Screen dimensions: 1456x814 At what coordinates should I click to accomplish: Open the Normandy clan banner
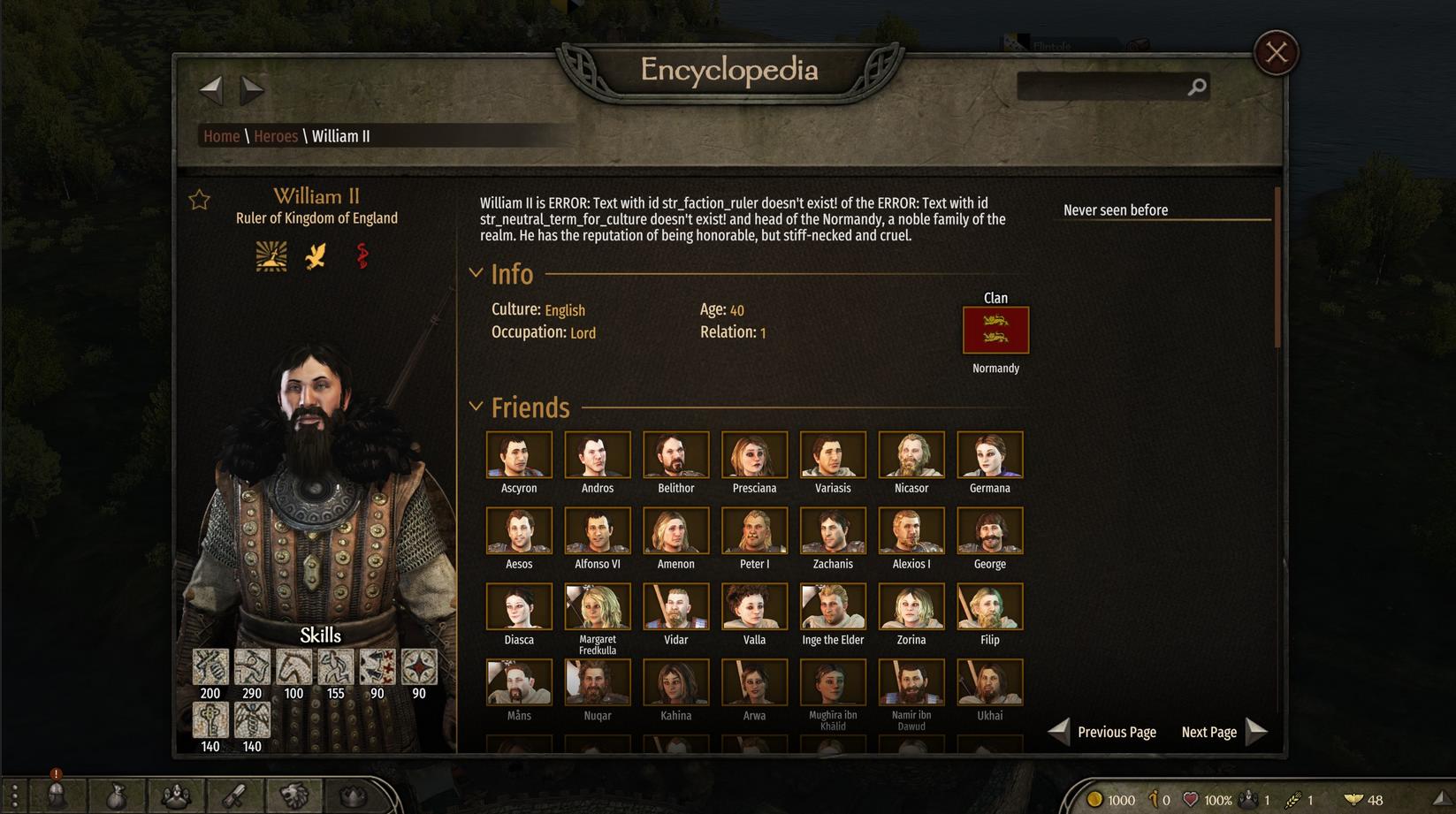[x=995, y=330]
